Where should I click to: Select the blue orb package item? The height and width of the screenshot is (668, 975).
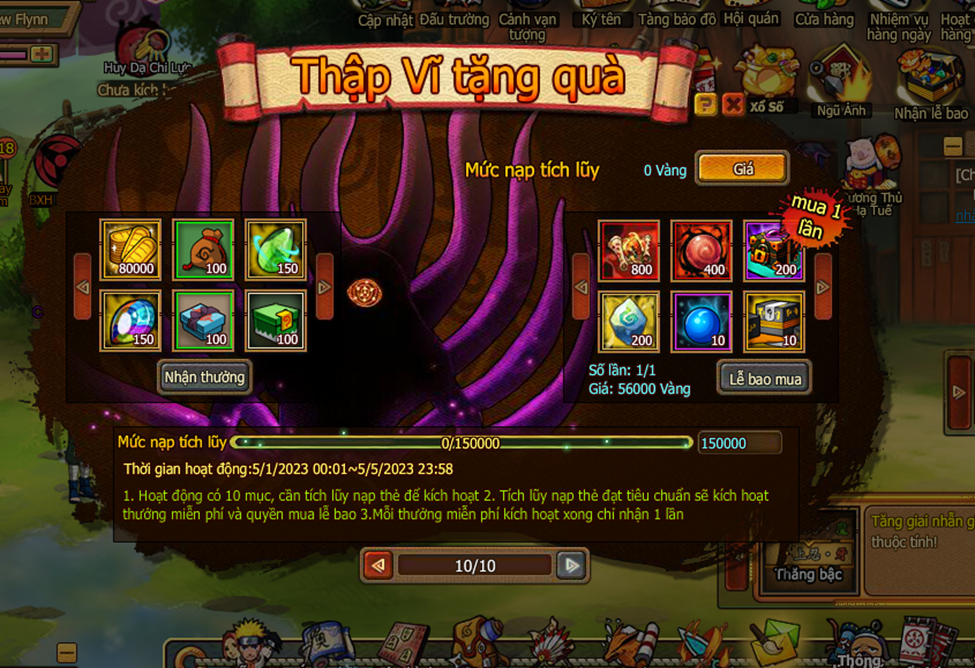[701, 321]
